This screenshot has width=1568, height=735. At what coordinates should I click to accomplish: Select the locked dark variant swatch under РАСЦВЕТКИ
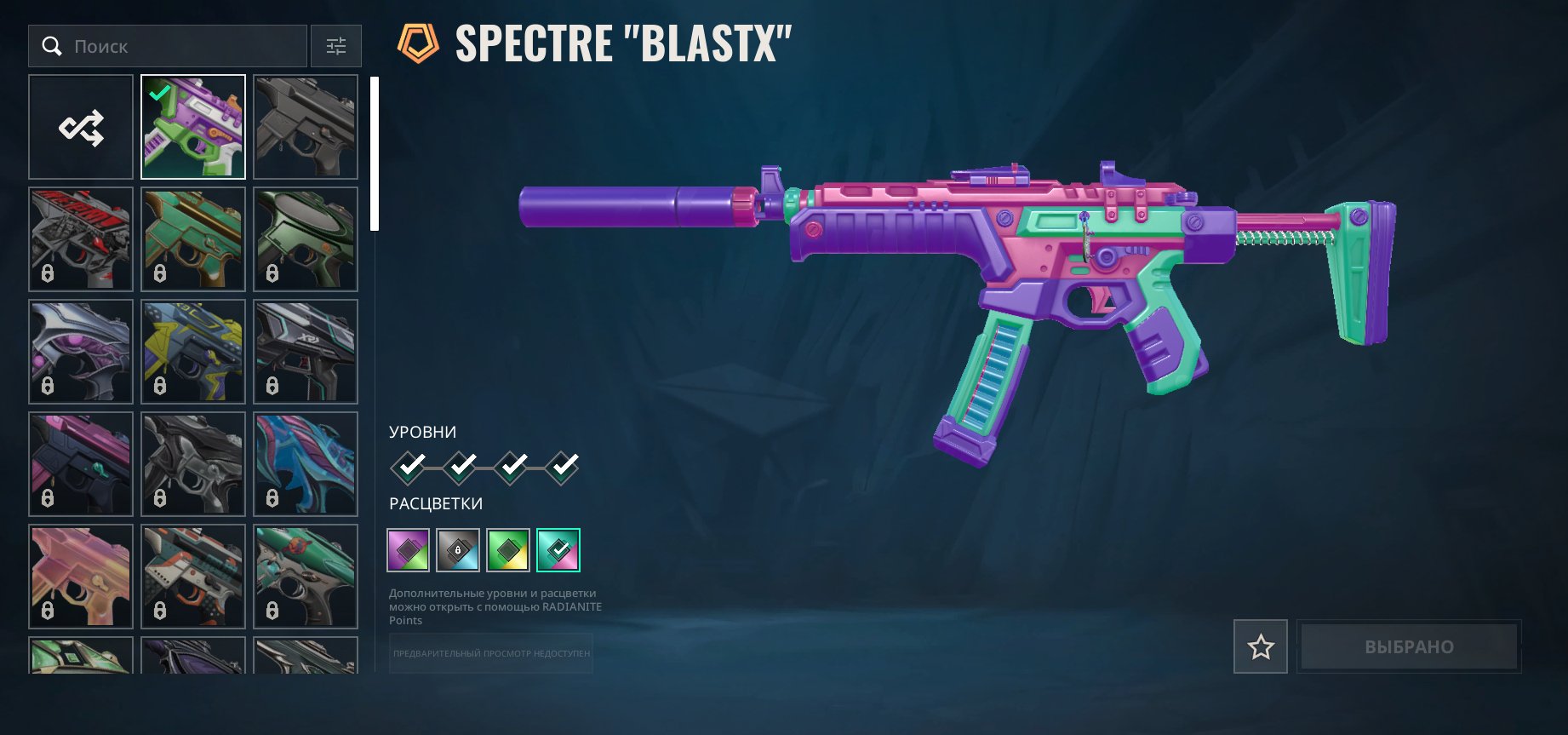click(457, 549)
